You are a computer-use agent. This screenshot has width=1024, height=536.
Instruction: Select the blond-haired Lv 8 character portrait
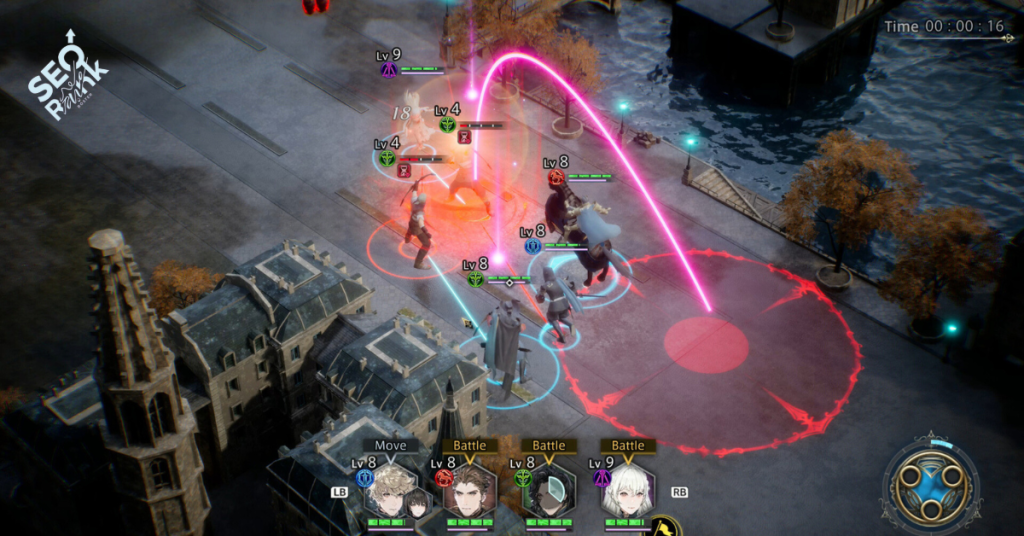(390, 490)
